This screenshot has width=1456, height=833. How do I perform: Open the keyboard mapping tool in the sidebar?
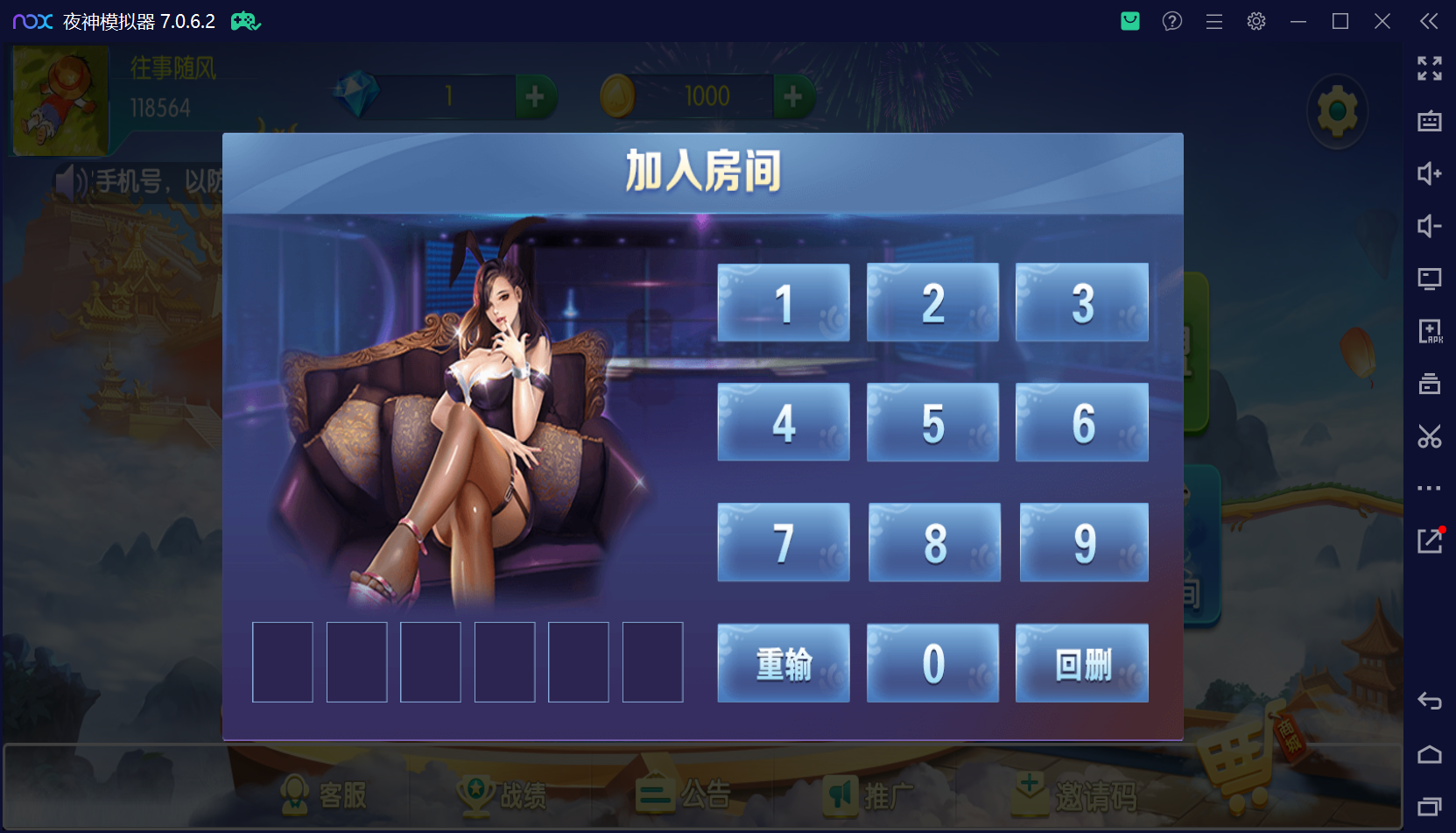[1430, 122]
